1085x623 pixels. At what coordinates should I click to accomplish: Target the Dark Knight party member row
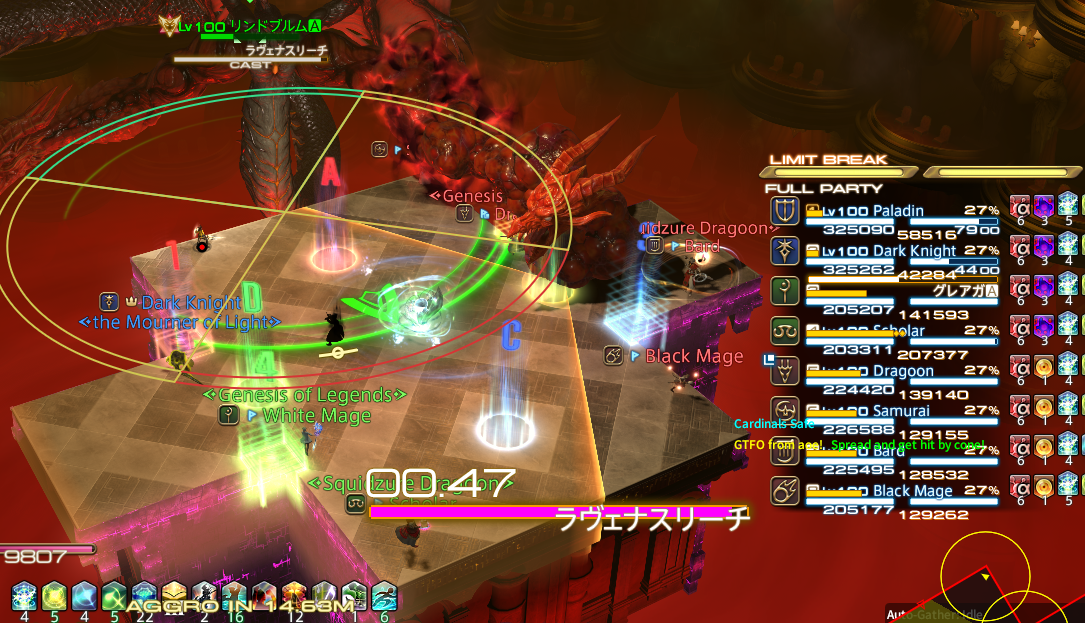(885, 252)
